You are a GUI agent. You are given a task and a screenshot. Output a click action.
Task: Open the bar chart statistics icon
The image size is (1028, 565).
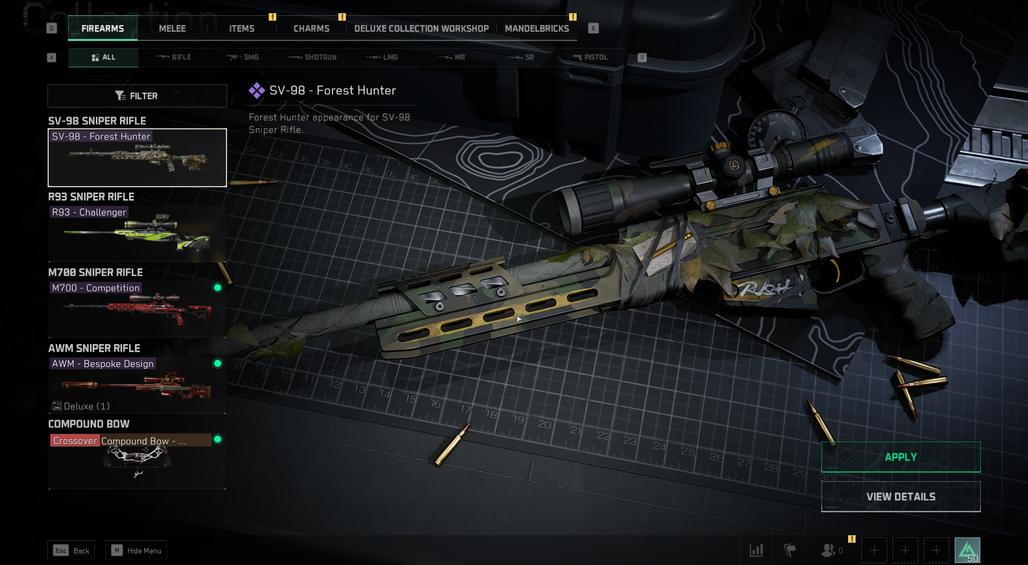click(x=757, y=550)
